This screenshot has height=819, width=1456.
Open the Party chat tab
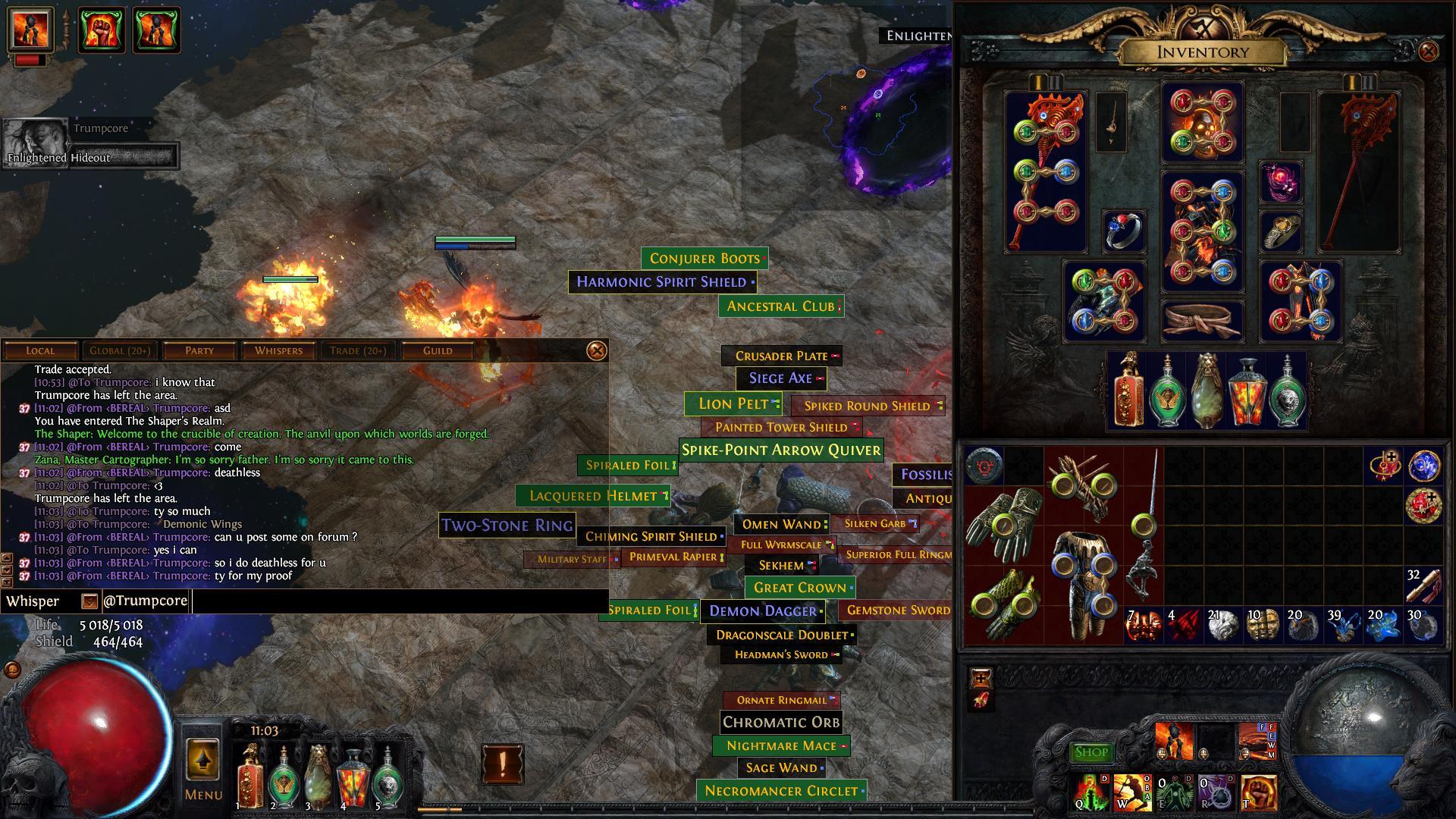(199, 350)
